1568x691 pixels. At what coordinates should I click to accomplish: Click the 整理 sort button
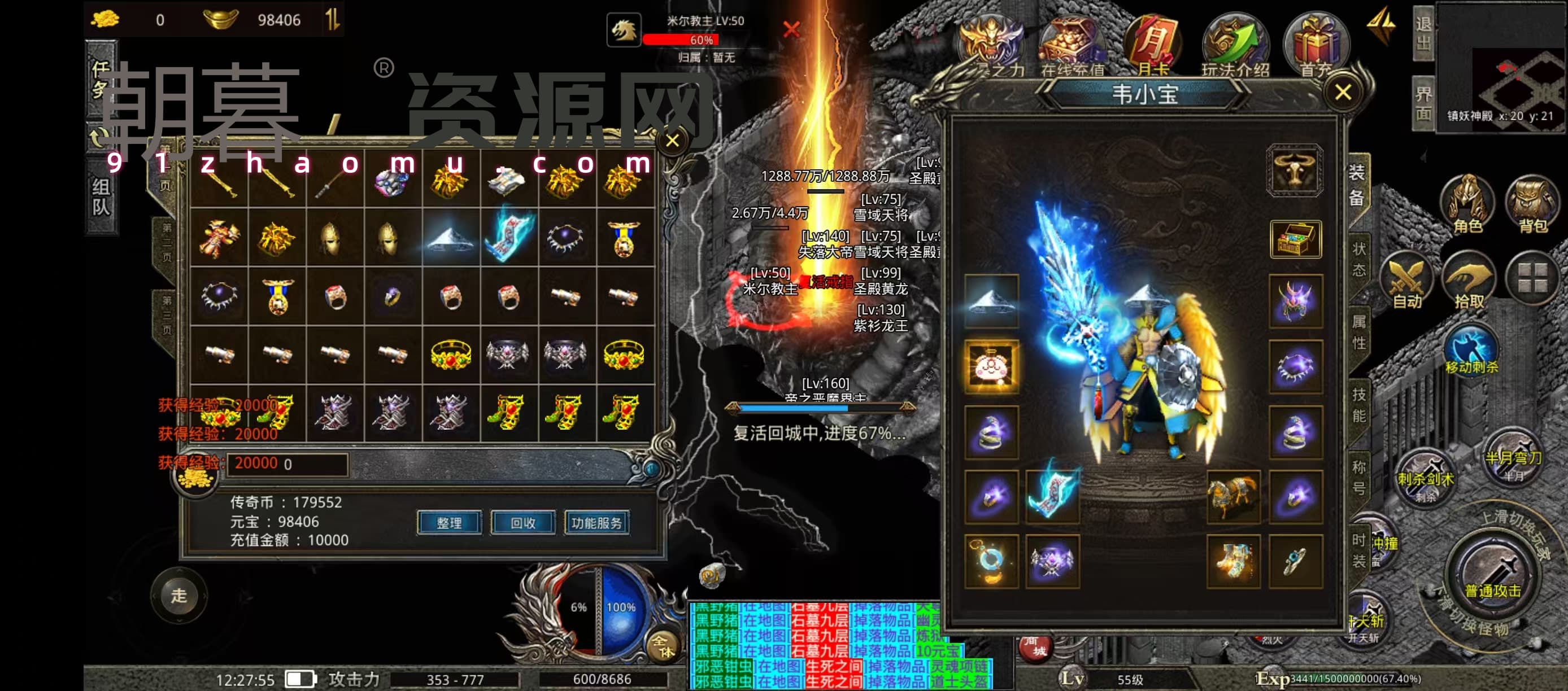tap(449, 523)
